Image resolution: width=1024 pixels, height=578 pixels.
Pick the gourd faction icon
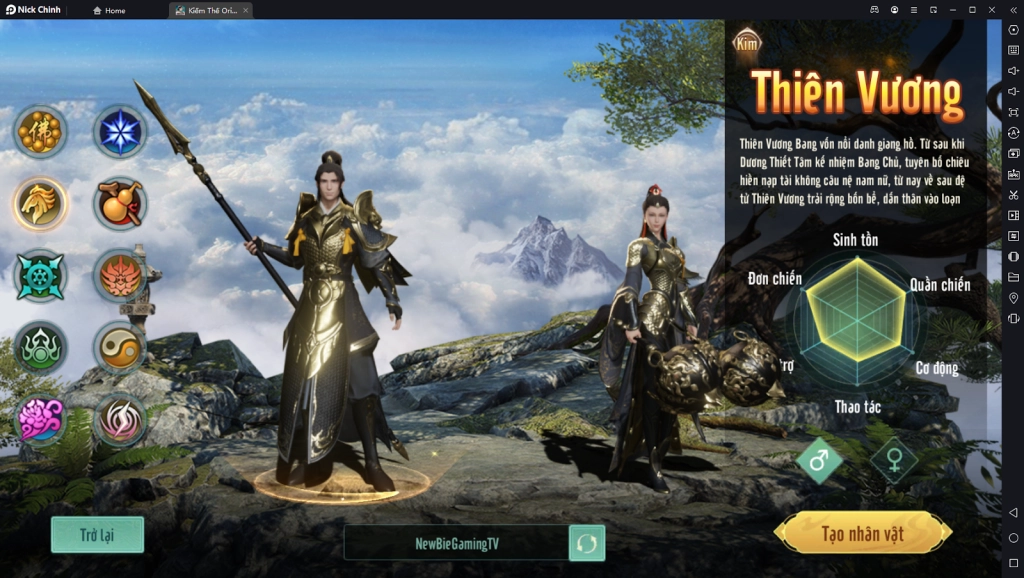point(120,203)
